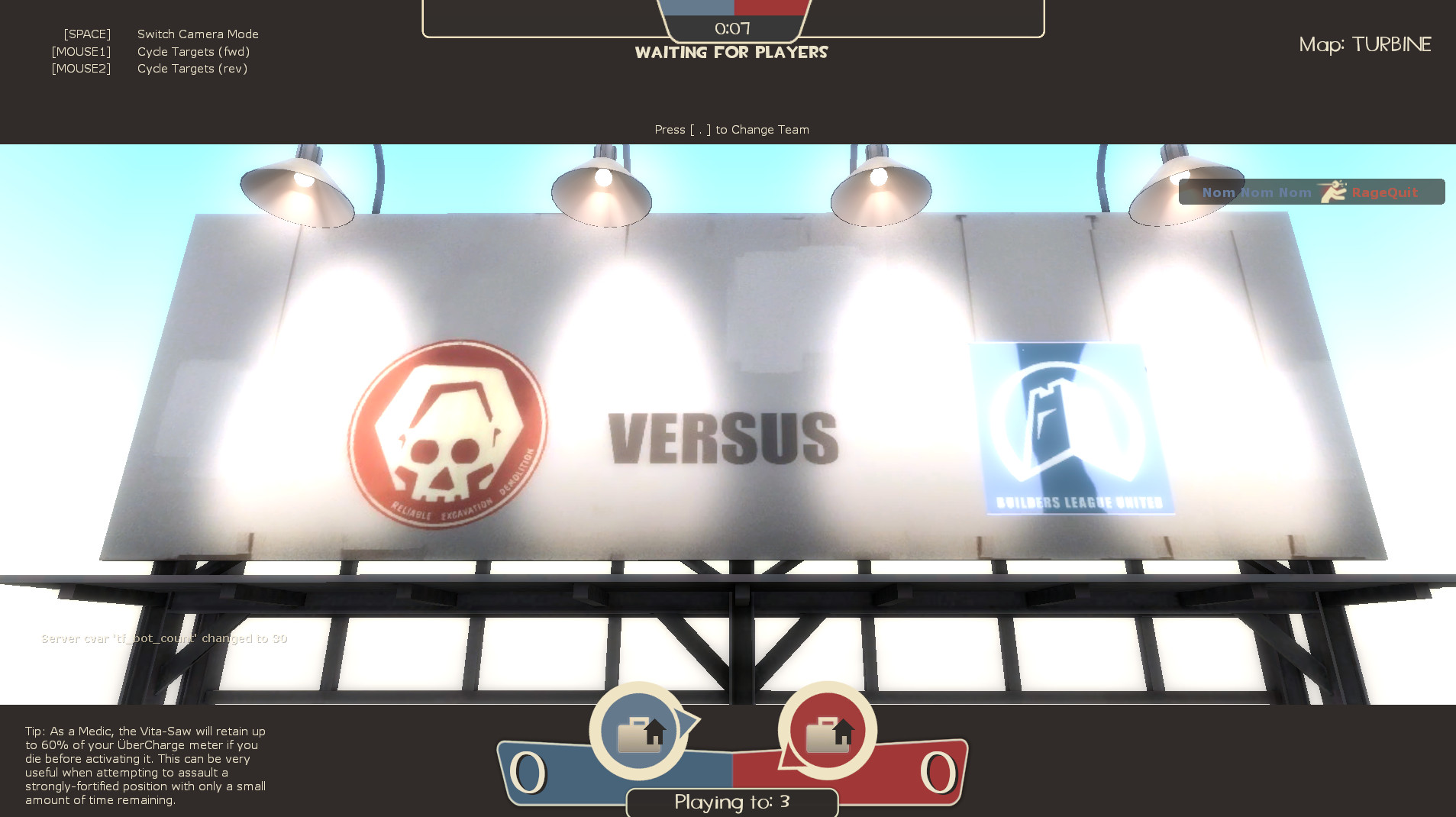Click the Cycle Targets (rev) control hint
Image resolution: width=1456 pixels, height=817 pixels.
(192, 68)
